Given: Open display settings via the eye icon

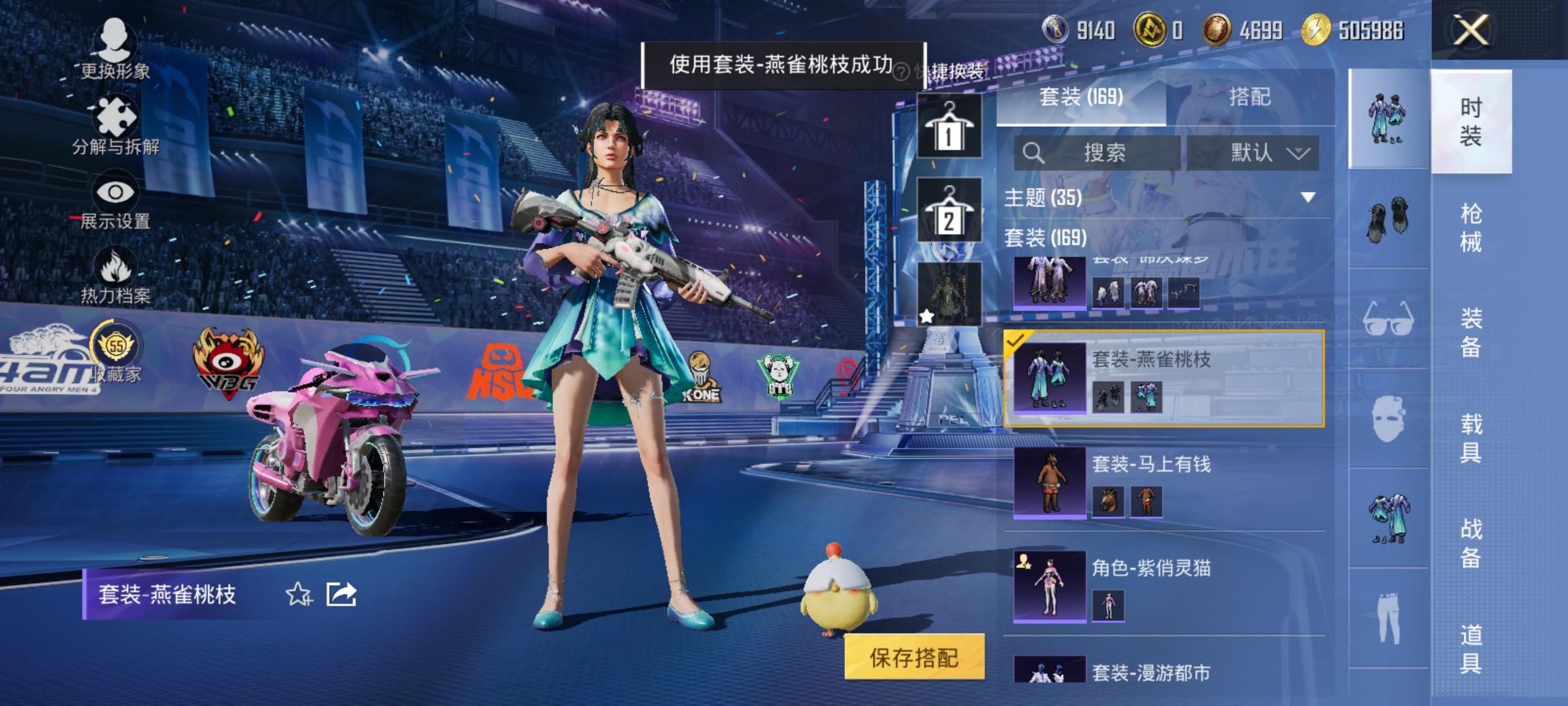Looking at the screenshot, I should (115, 190).
